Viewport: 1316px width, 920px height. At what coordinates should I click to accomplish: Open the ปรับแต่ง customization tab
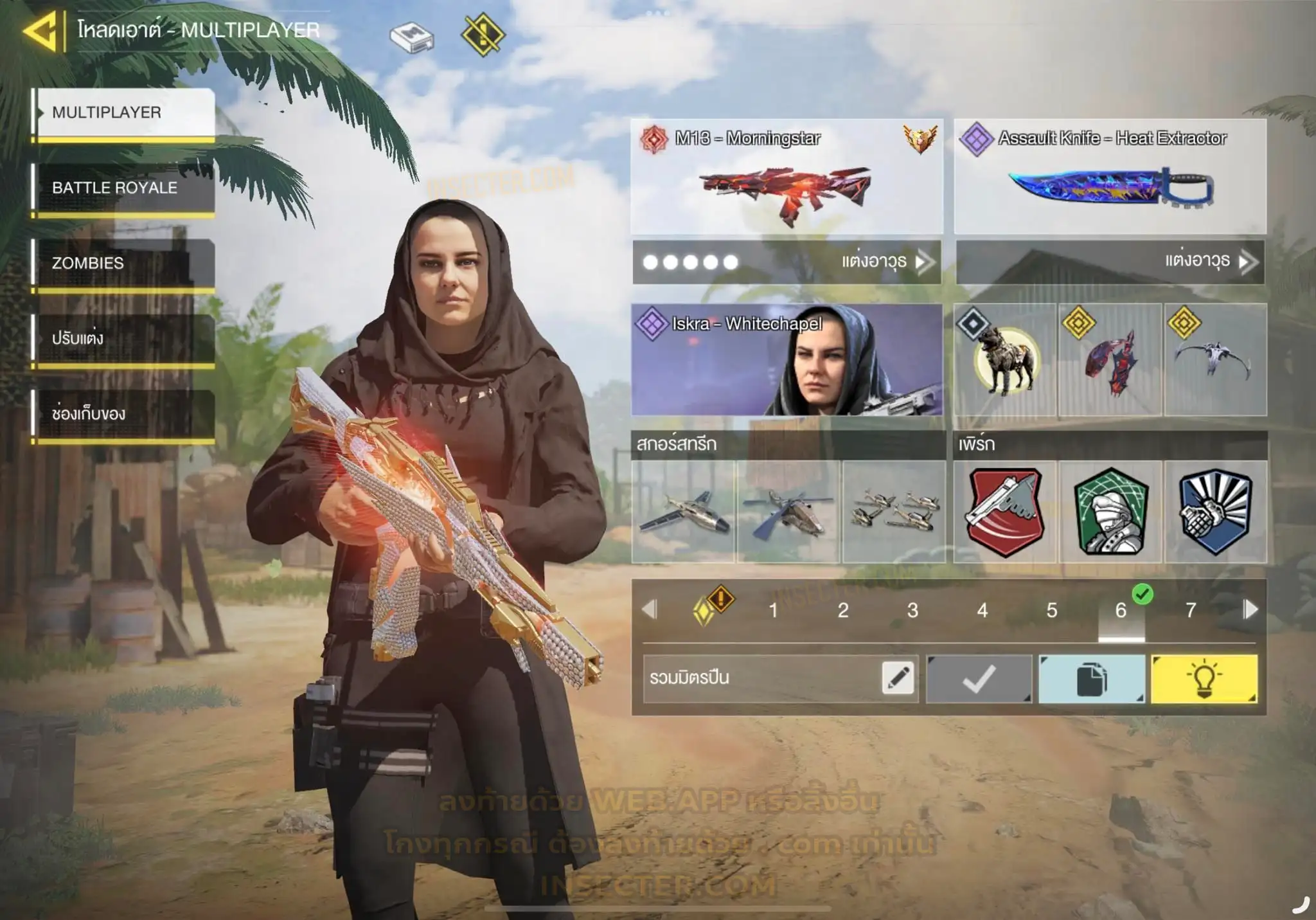[x=123, y=338]
